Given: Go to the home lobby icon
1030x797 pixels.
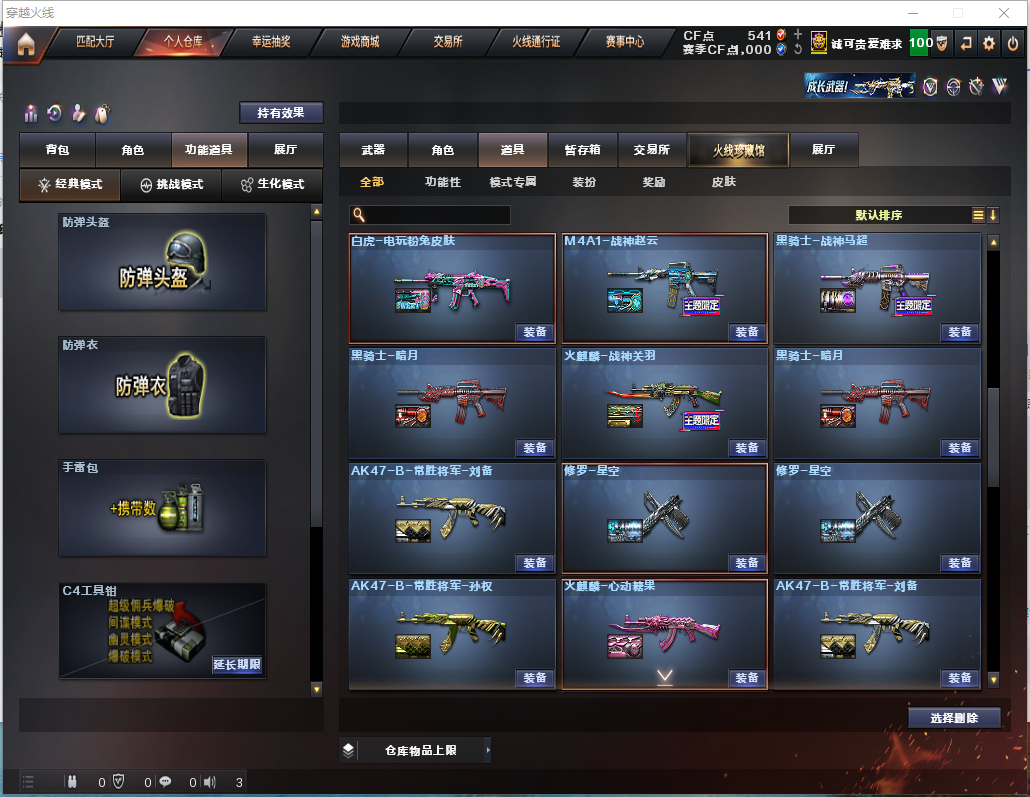Looking at the screenshot, I should click(26, 43).
